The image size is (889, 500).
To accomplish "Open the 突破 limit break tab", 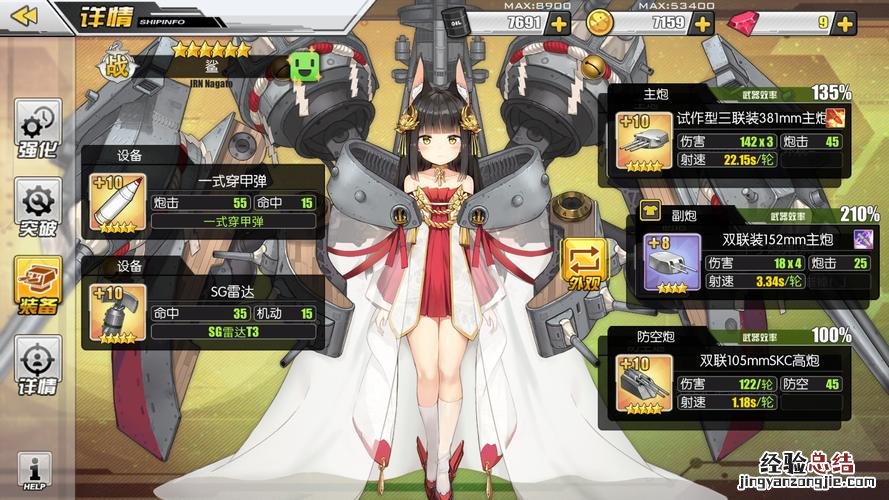I will tap(38, 210).
